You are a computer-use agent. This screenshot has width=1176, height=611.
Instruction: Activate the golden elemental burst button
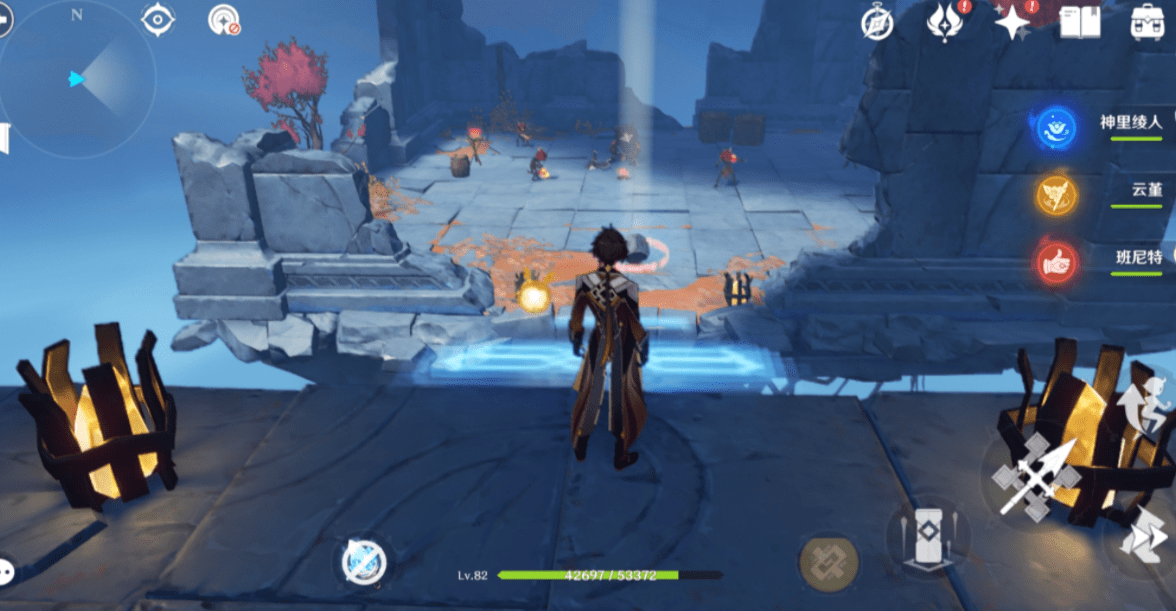[x=827, y=562]
